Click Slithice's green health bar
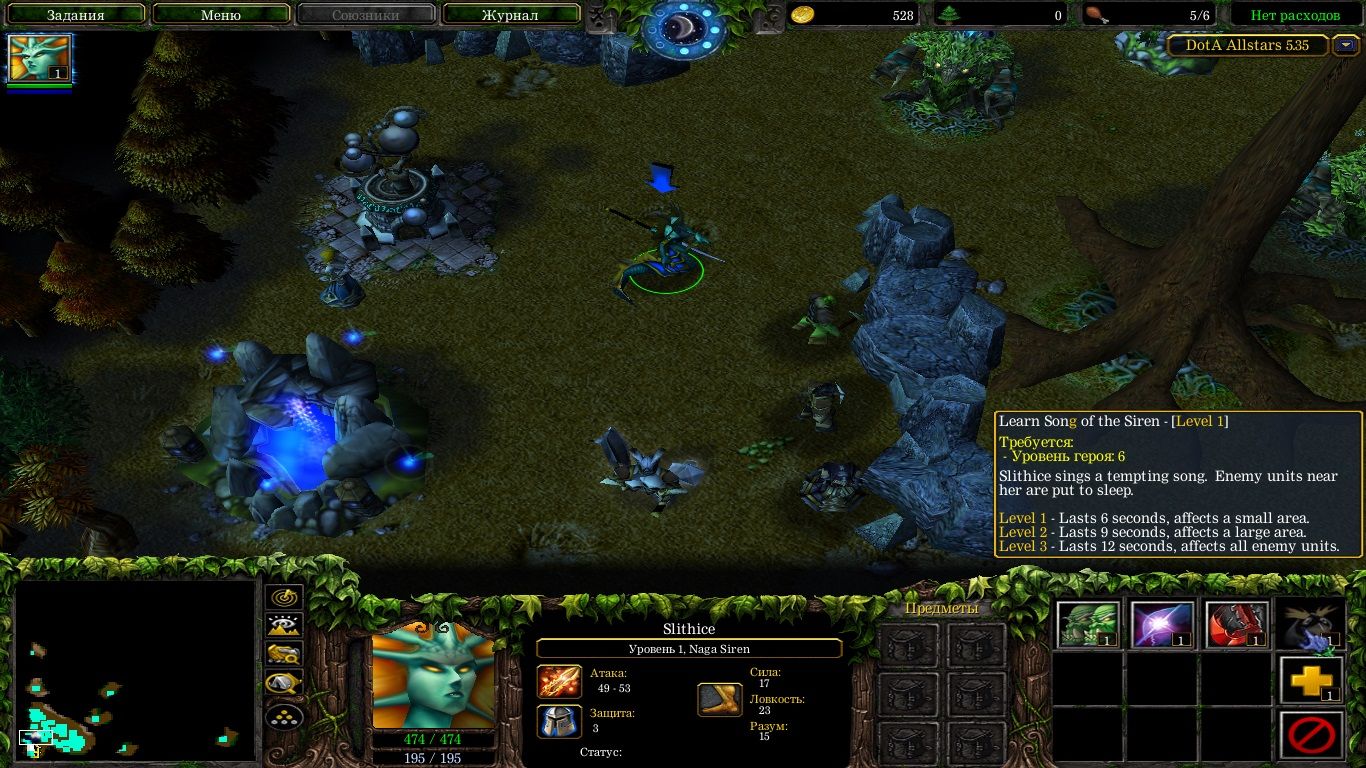The height and width of the screenshot is (768, 1366). (x=434, y=741)
